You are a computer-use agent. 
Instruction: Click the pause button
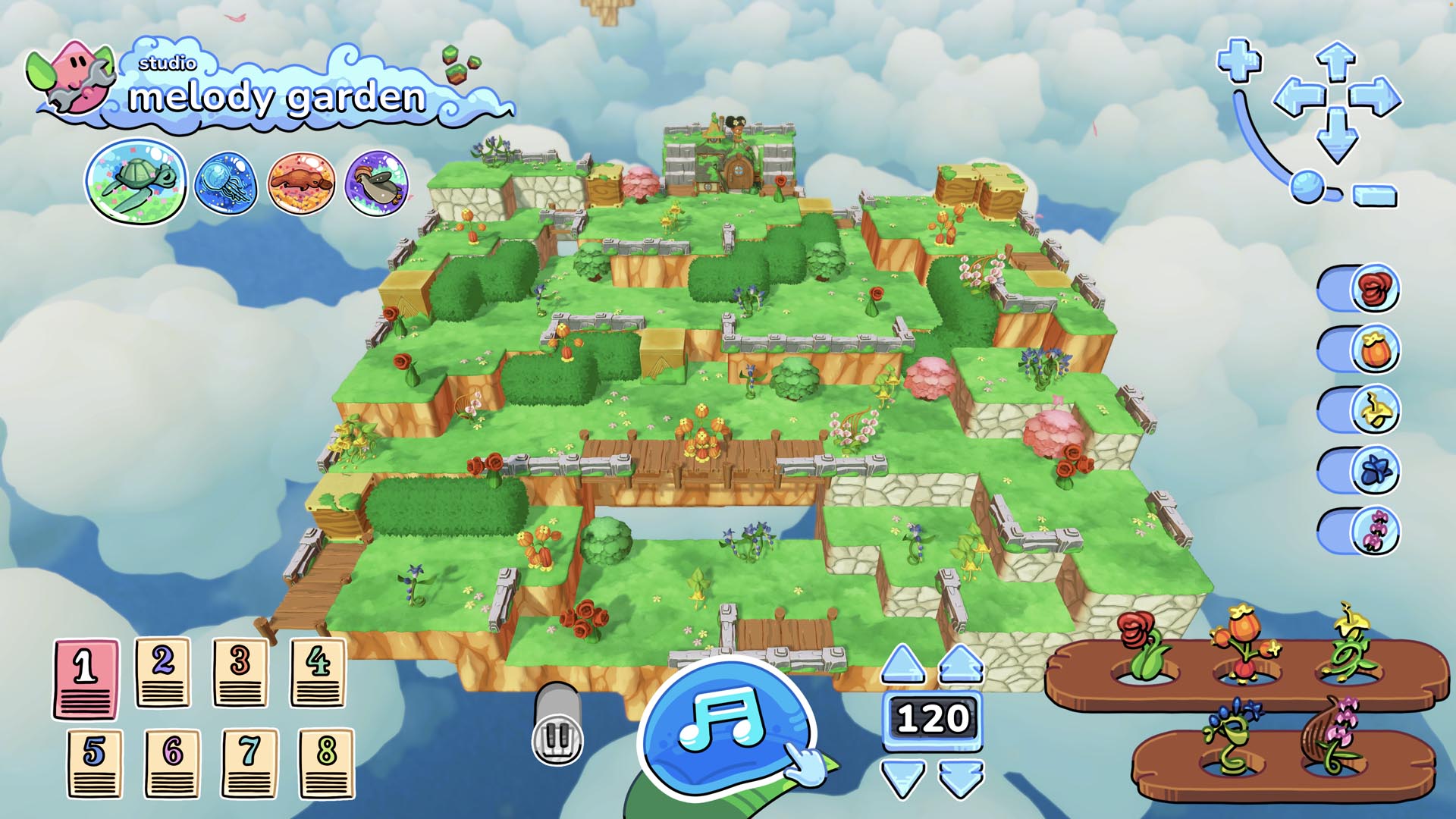pos(558,734)
